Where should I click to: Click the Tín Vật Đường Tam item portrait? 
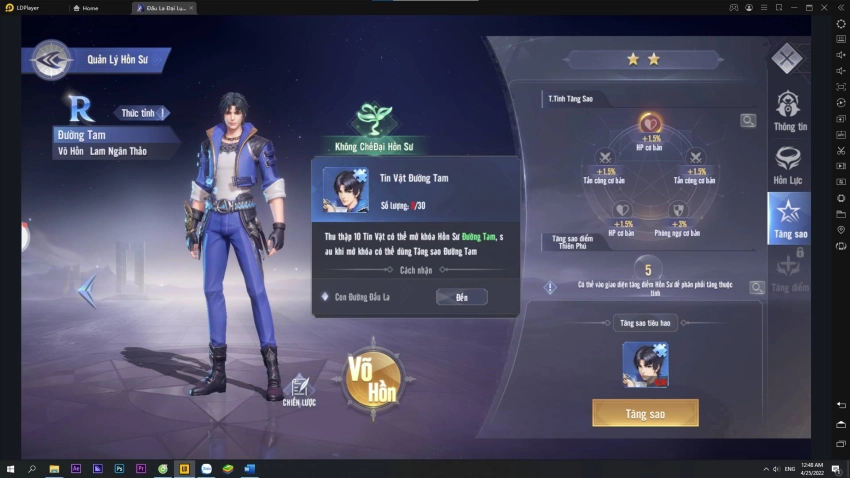pos(345,190)
